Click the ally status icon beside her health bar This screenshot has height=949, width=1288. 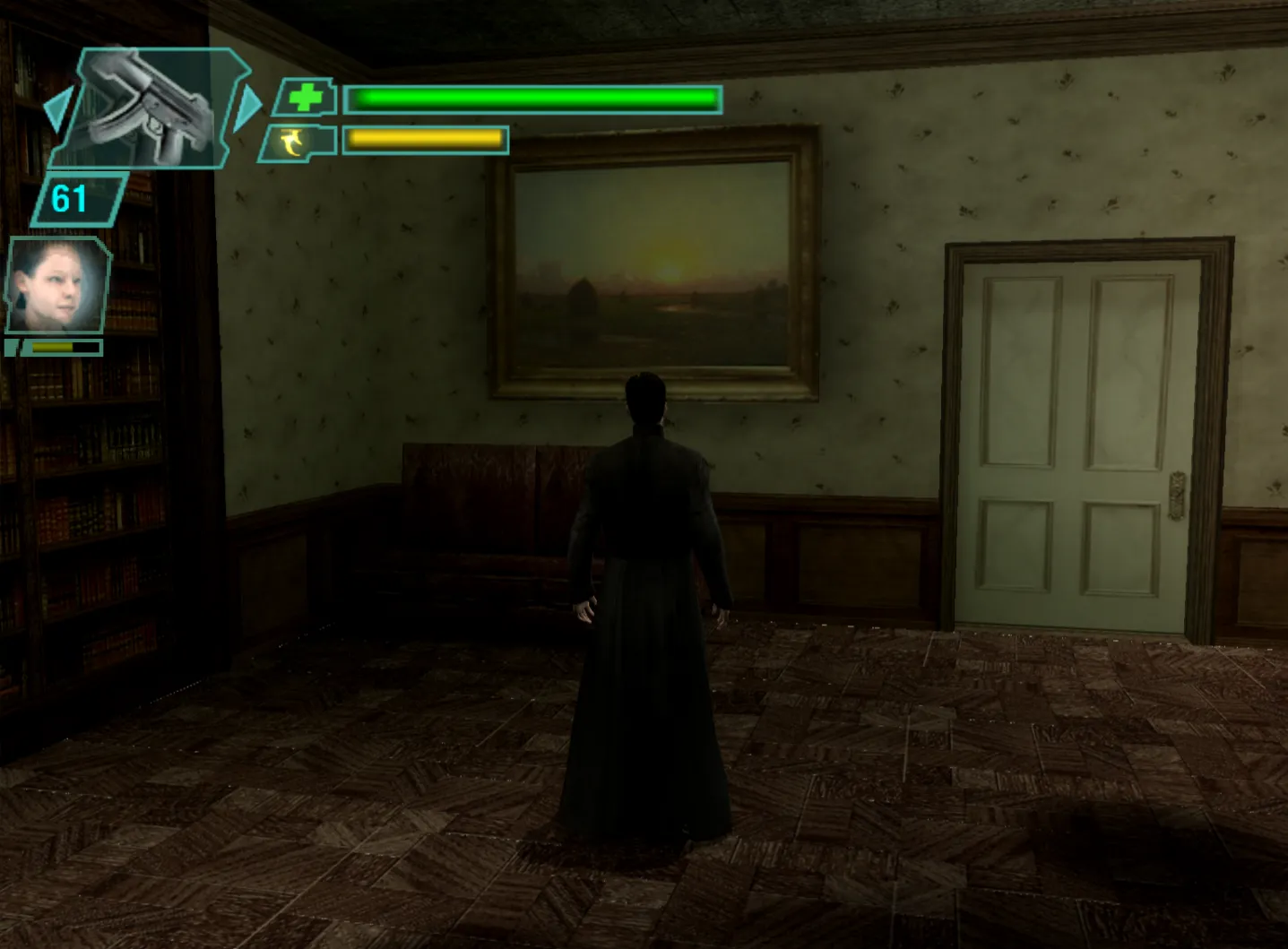click(x=13, y=348)
